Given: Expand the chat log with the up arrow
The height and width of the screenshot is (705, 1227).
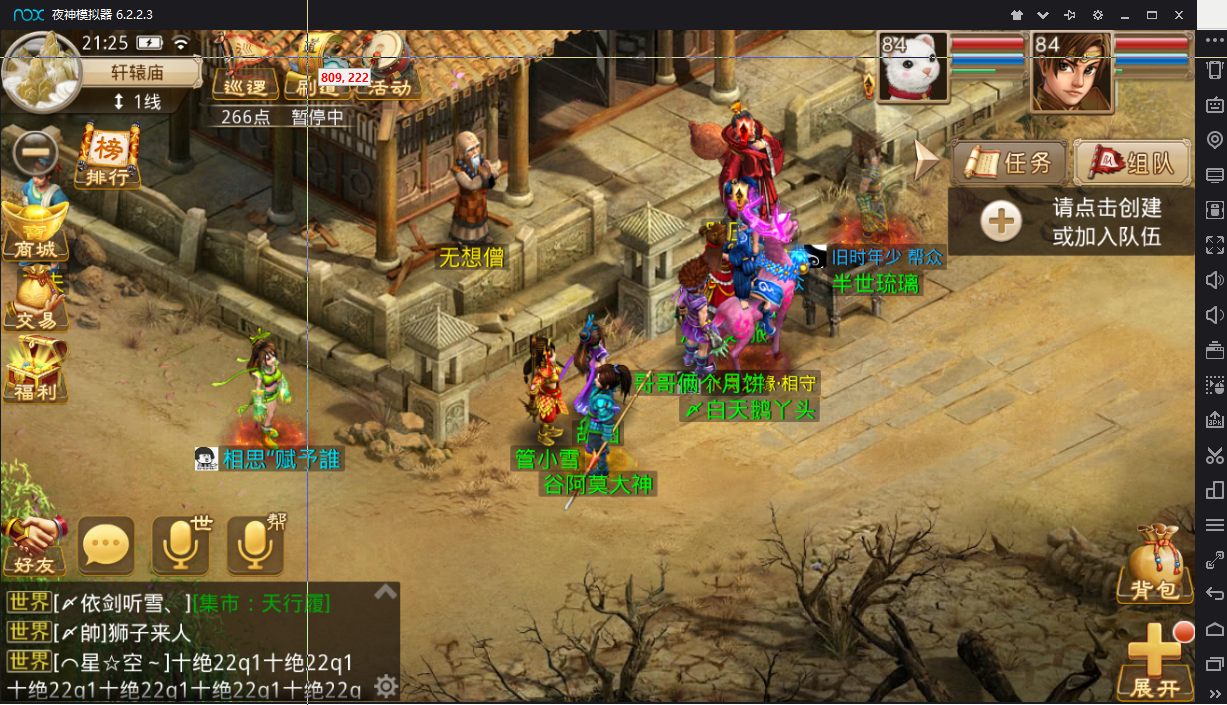Looking at the screenshot, I should point(385,593).
